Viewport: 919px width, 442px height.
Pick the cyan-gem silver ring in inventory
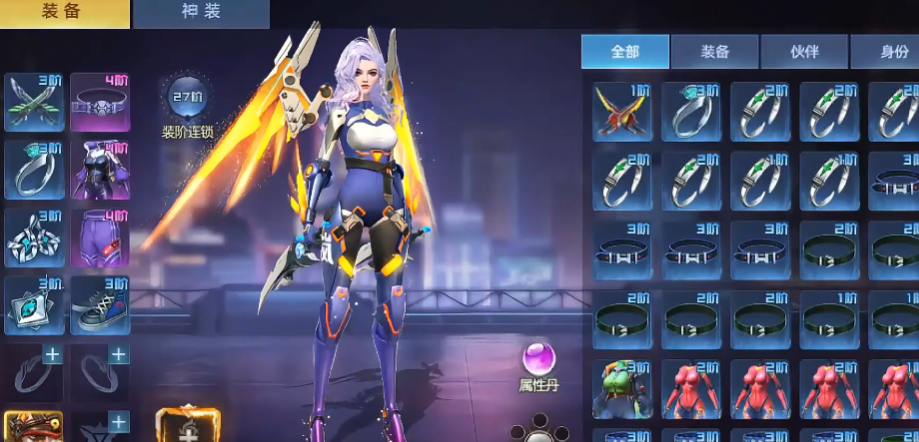(691, 112)
